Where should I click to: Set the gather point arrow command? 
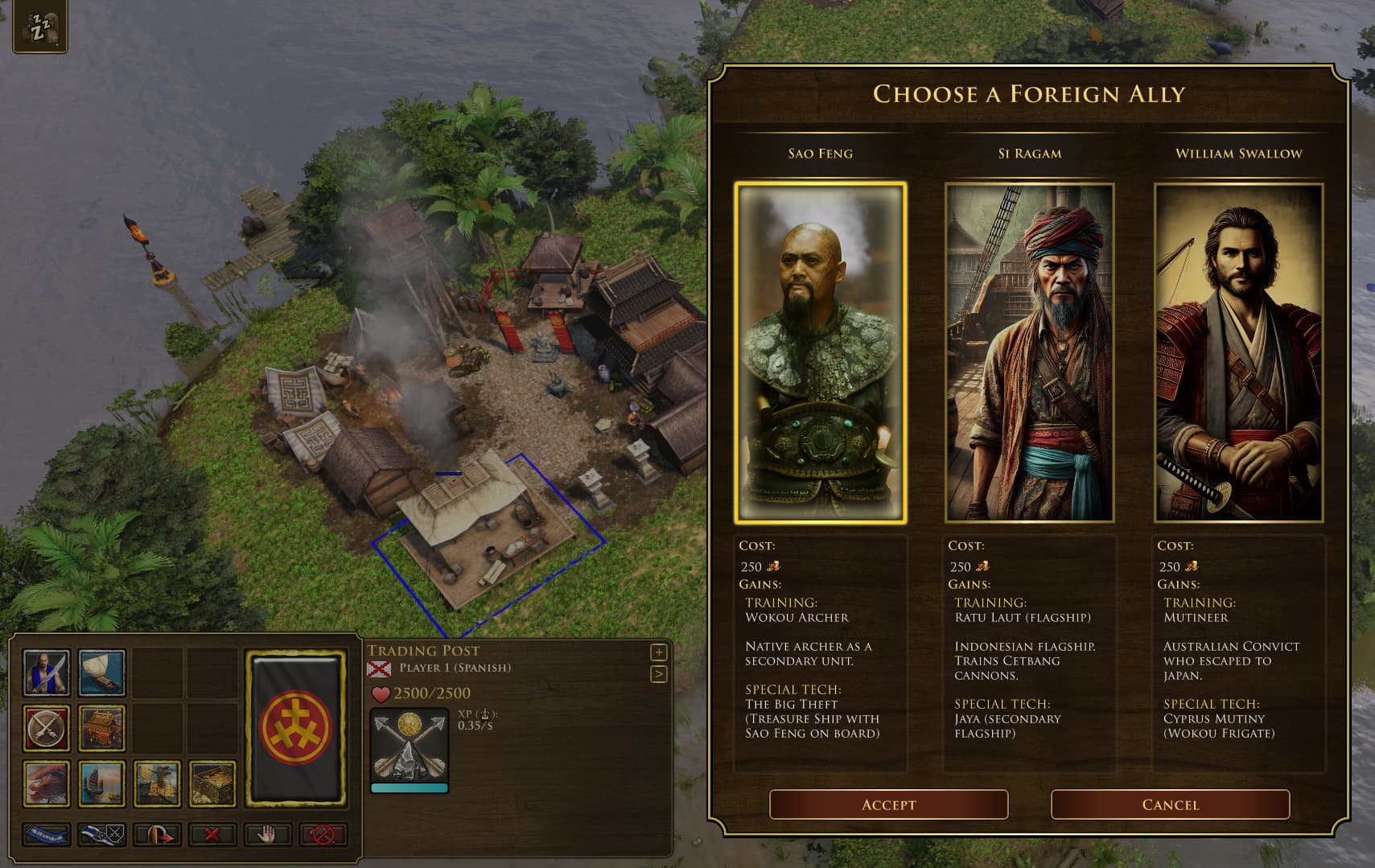(157, 835)
